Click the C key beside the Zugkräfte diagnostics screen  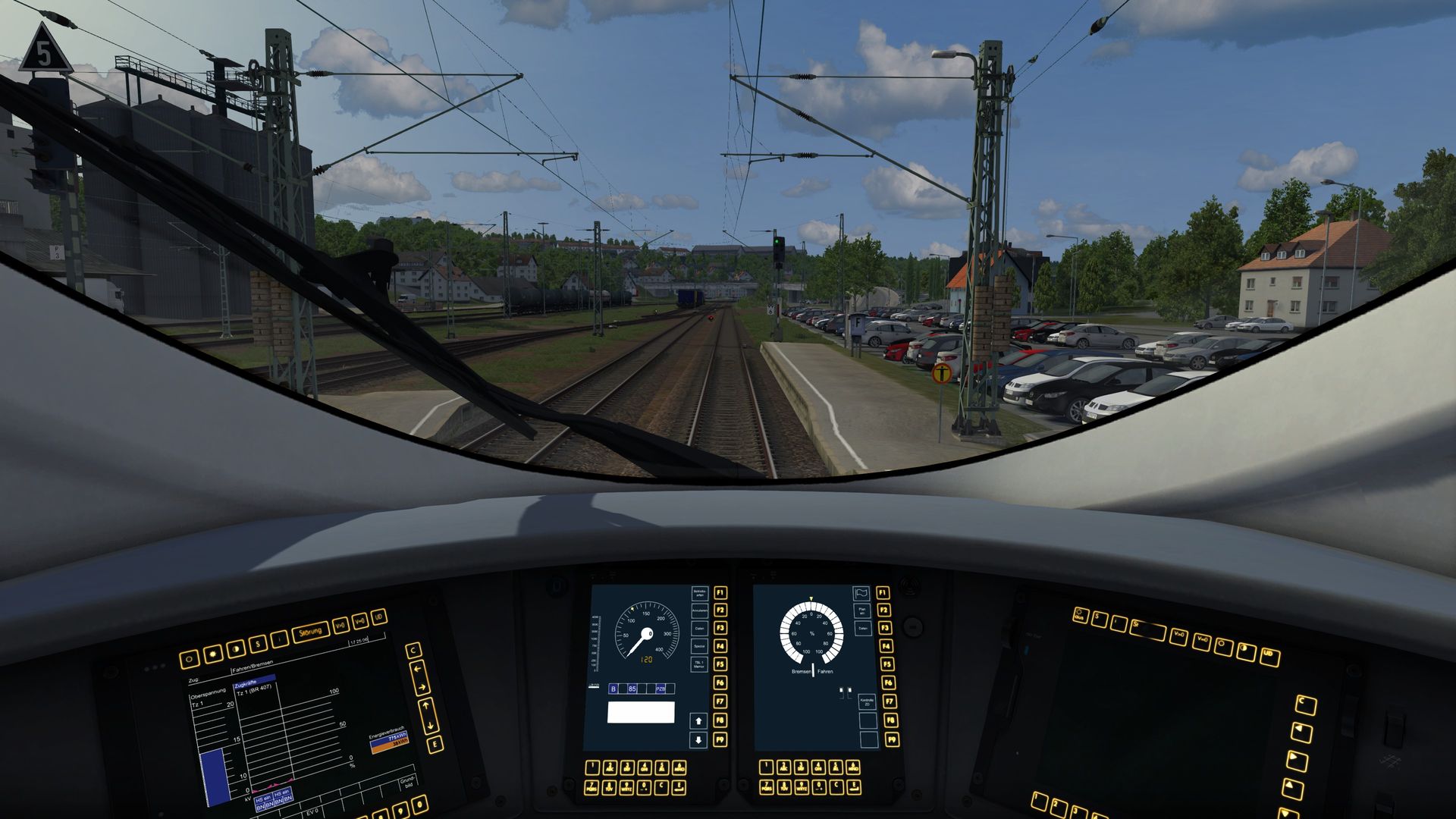coord(413,651)
